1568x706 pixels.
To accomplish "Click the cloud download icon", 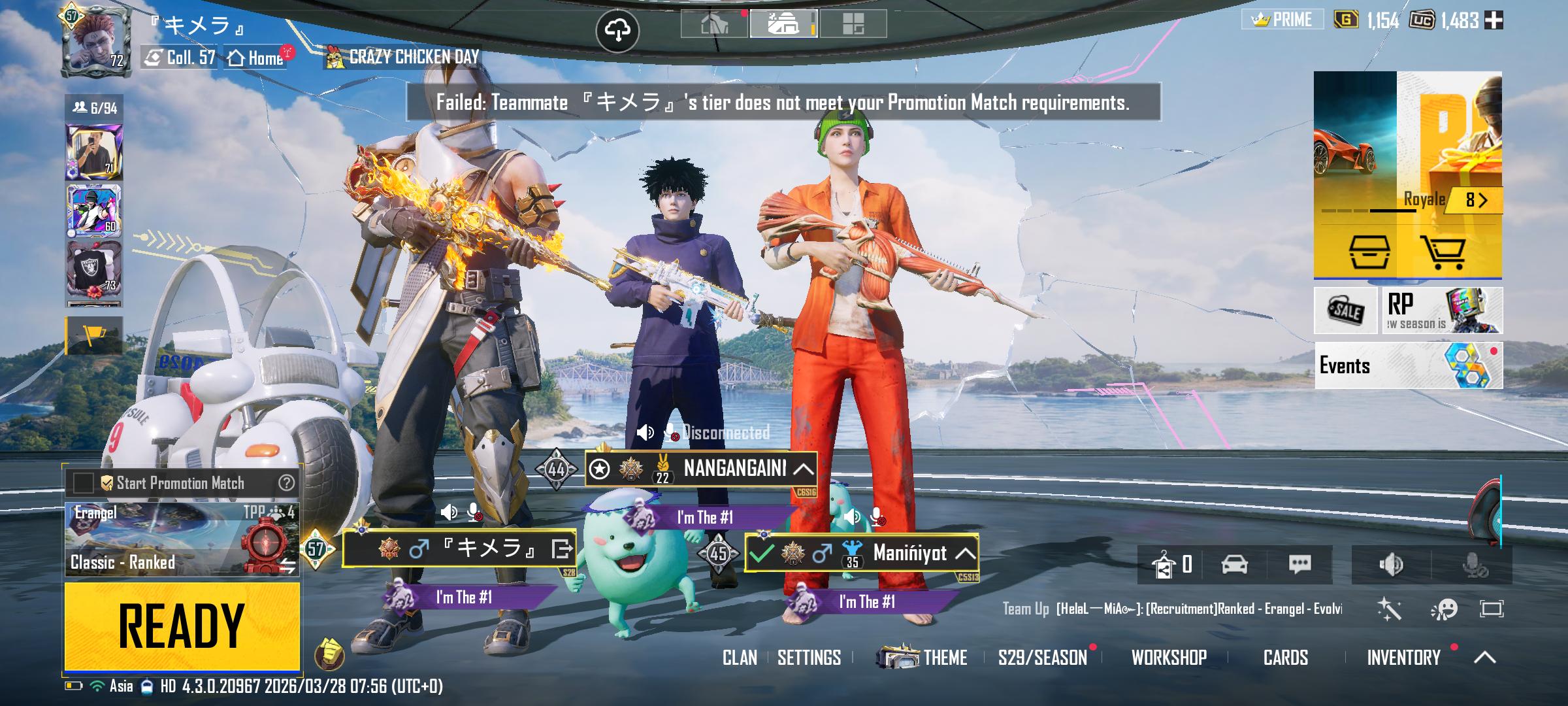I will 617,30.
